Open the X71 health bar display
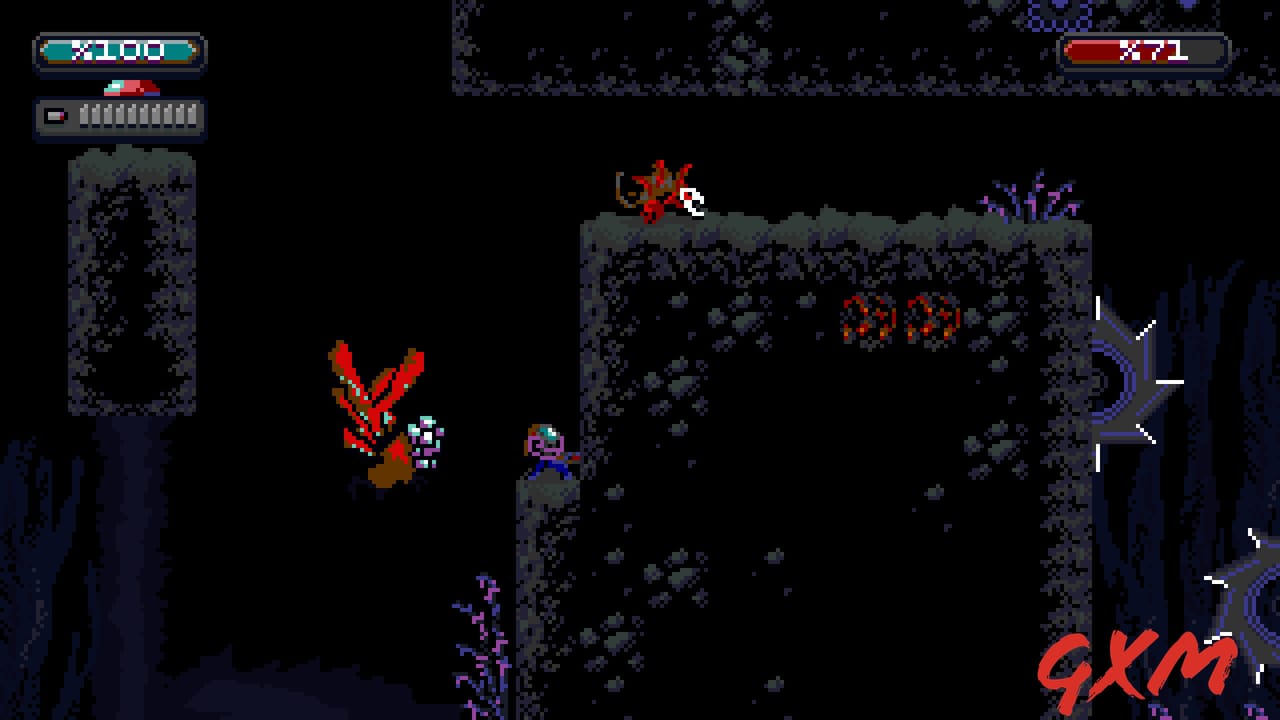This screenshot has width=1280, height=720. coord(1145,48)
